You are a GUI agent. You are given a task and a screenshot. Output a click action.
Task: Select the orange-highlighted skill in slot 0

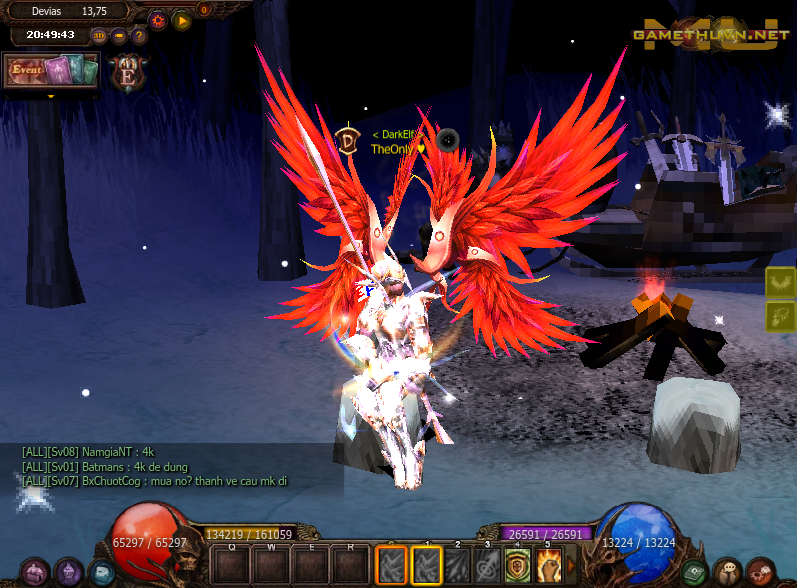pyautogui.click(x=392, y=566)
